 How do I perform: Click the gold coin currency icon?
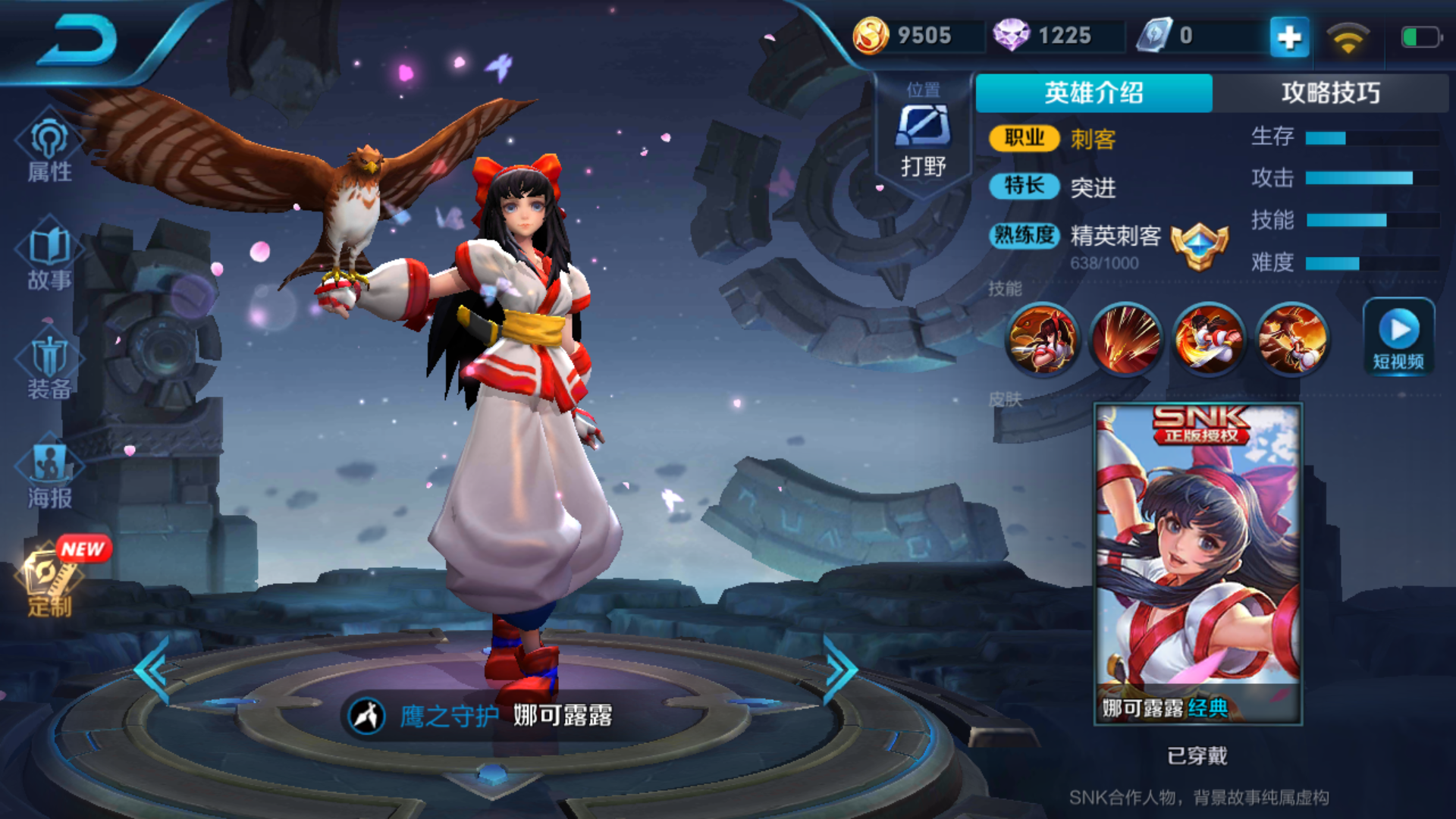(x=871, y=36)
